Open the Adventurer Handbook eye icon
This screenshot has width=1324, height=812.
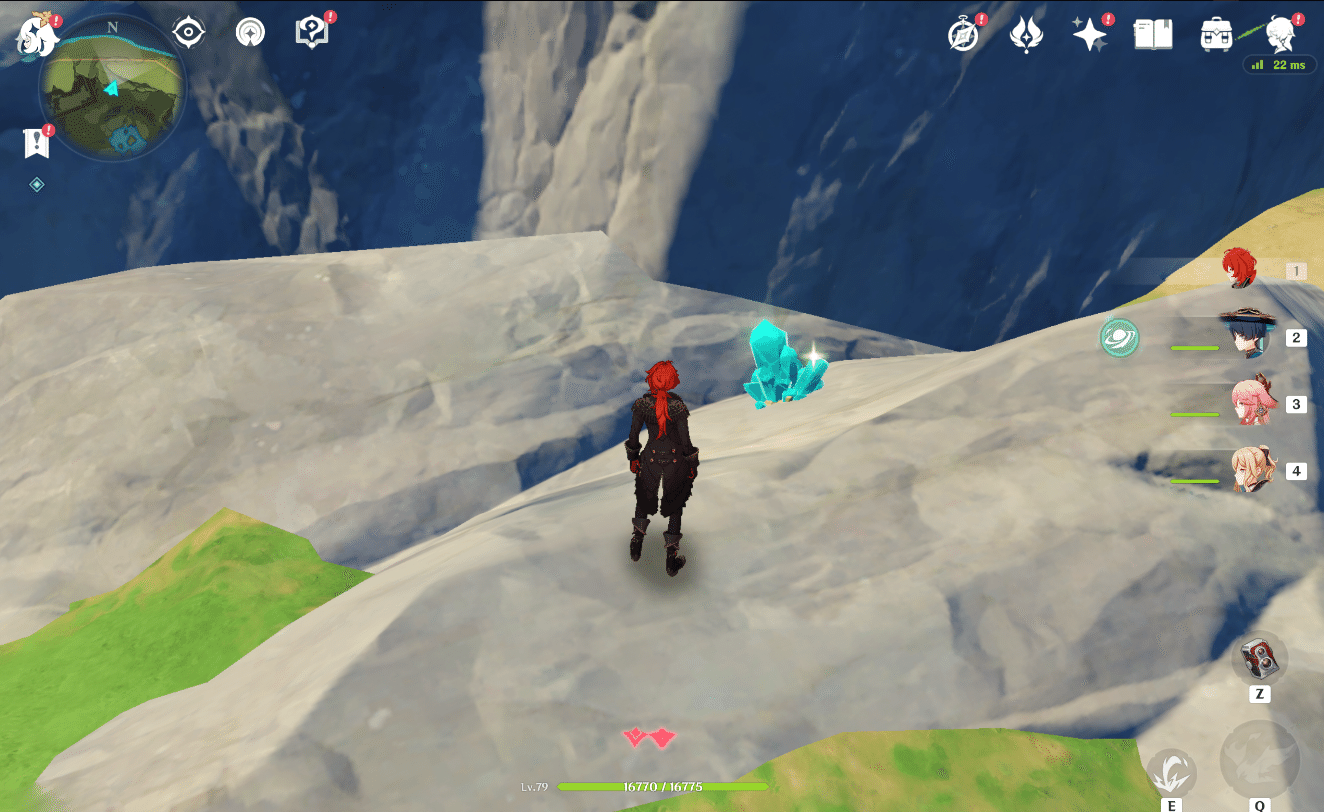[188, 31]
